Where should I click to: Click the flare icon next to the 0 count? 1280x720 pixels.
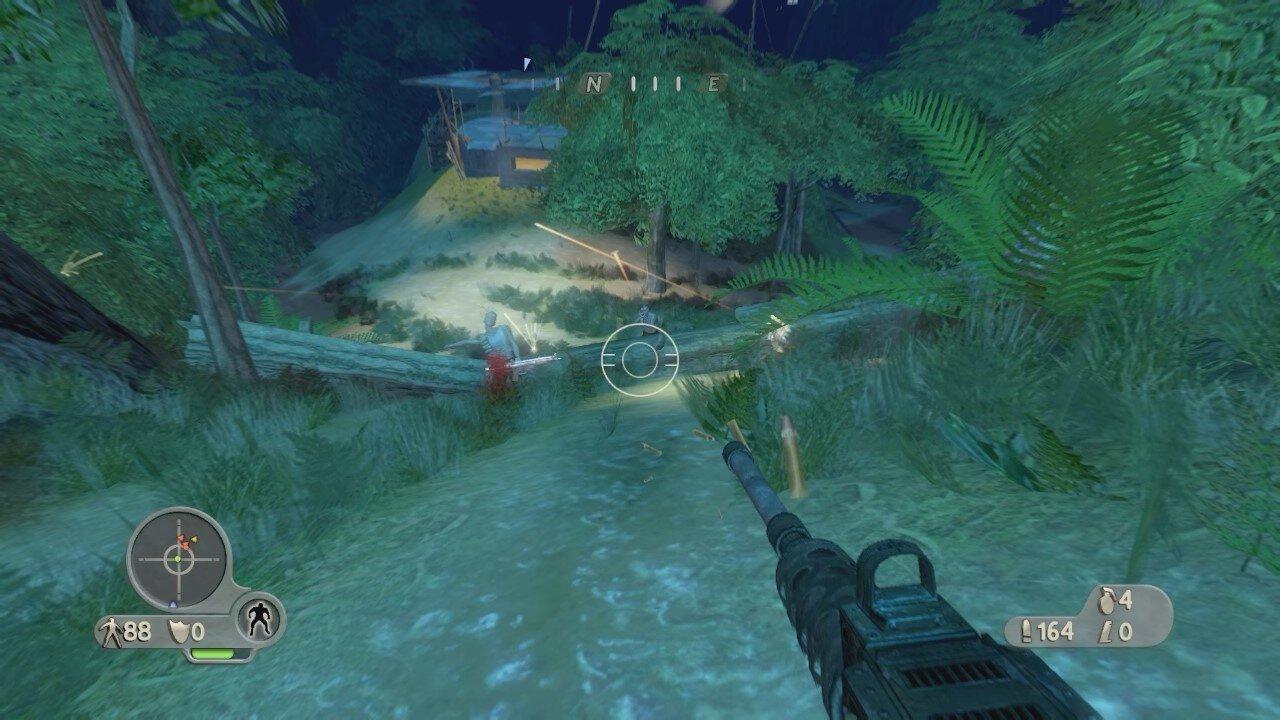click(x=1105, y=632)
